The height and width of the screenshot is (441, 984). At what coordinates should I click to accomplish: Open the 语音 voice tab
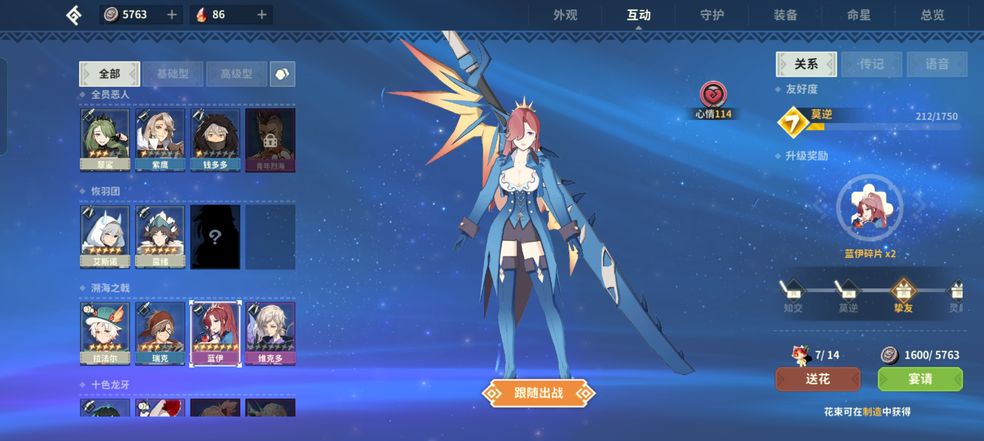937,64
